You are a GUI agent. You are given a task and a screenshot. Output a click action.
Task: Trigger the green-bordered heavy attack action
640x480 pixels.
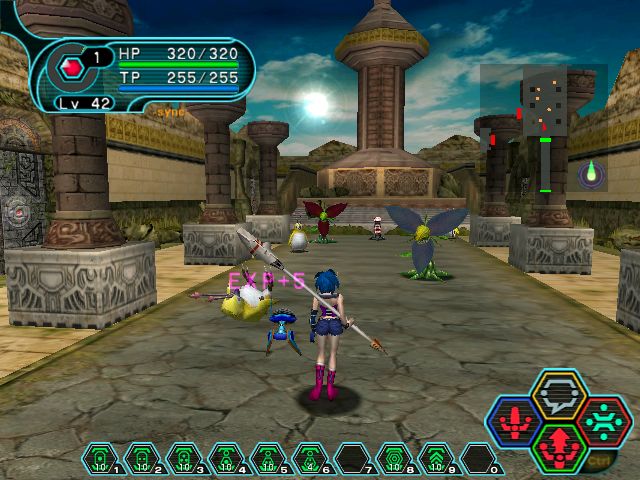(559, 446)
